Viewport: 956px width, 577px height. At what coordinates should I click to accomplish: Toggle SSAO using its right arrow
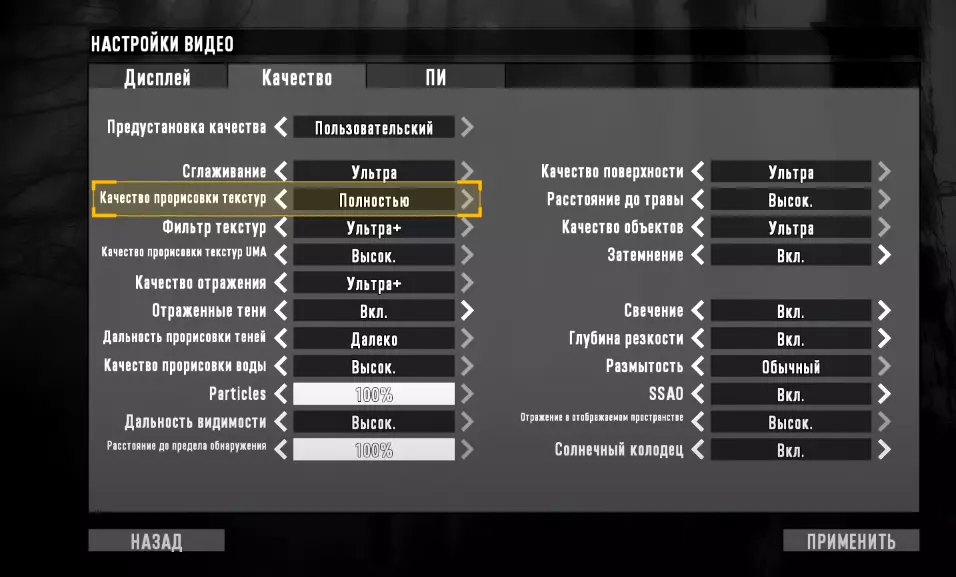point(884,394)
